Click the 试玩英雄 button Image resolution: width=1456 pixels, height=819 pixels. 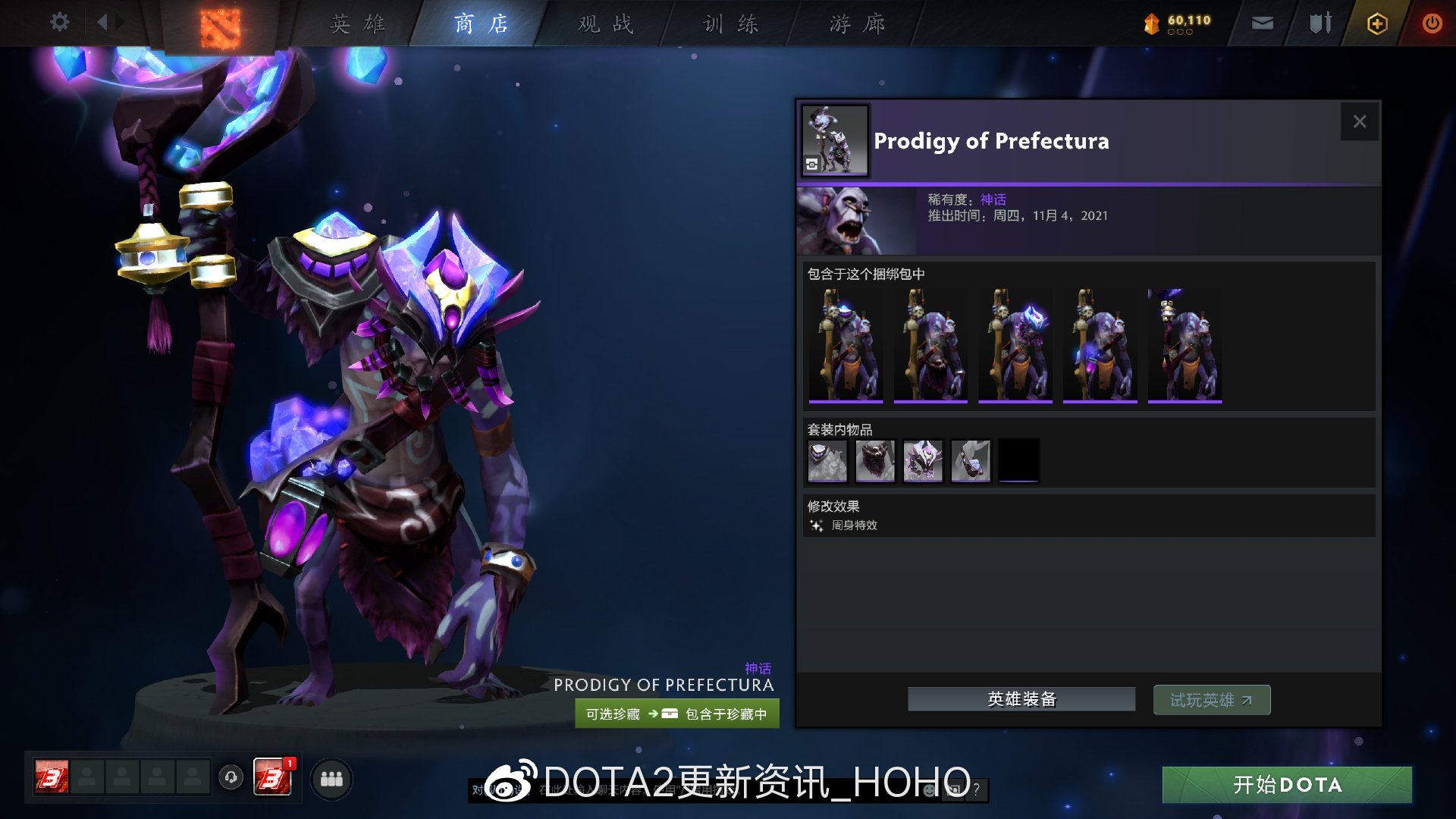tap(1211, 699)
